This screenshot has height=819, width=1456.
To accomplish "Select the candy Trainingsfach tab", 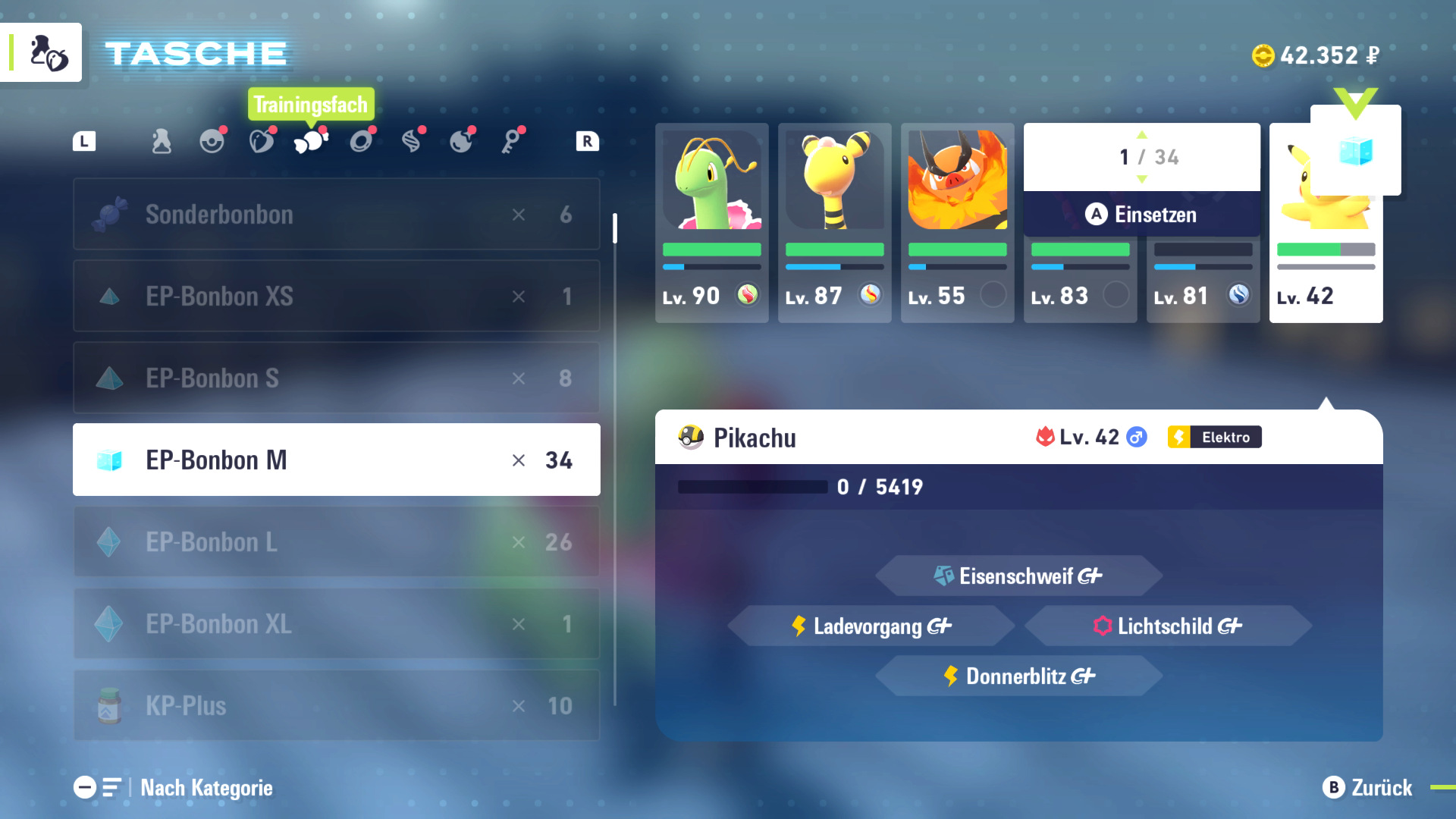I will [311, 141].
